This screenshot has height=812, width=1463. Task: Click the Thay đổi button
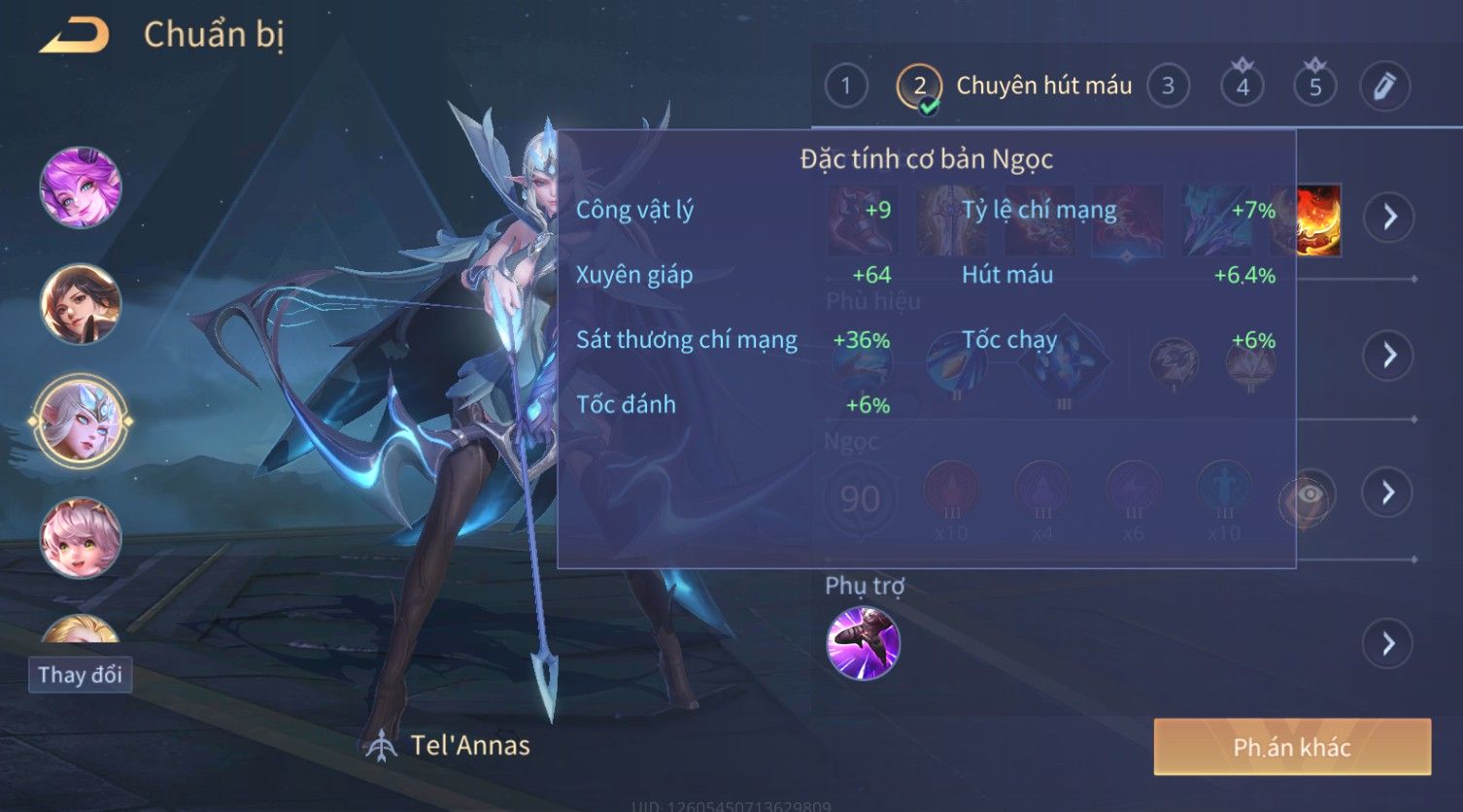80,674
